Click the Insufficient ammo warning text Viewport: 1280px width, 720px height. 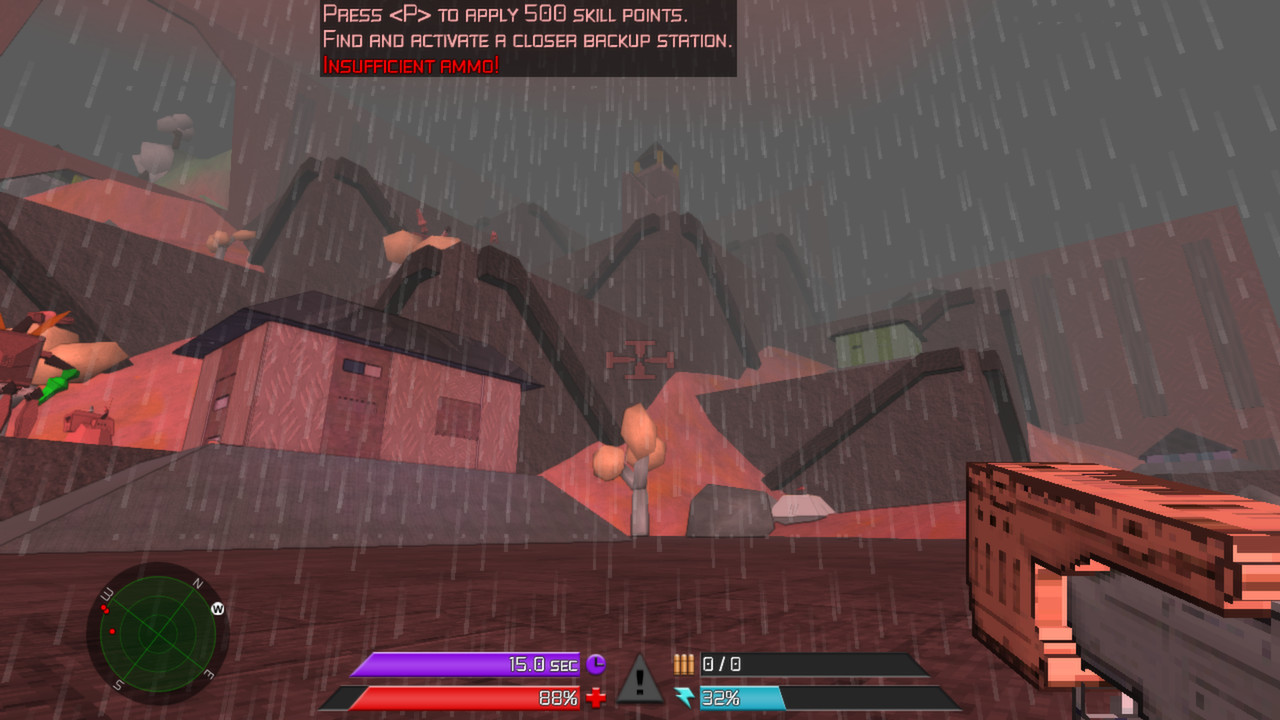[410, 66]
